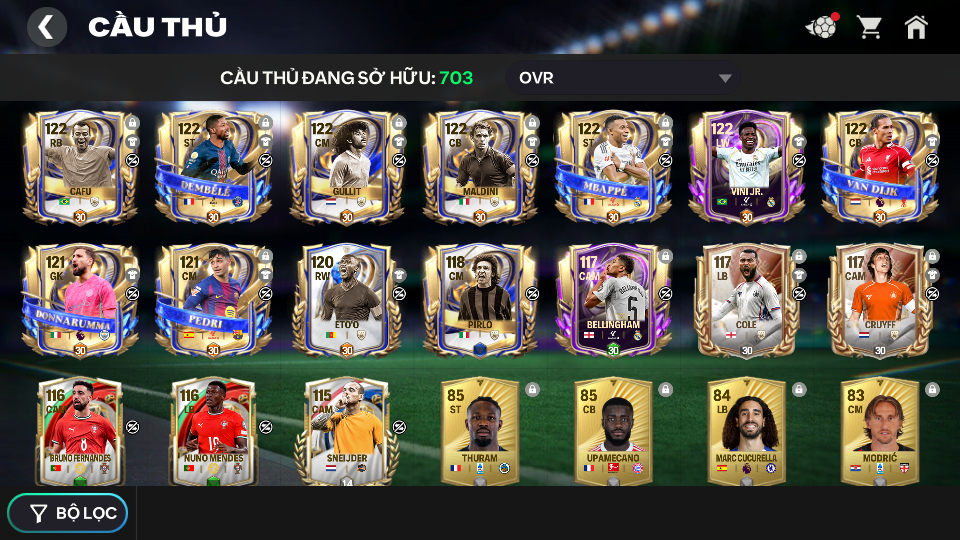
Task: Return to the home screen
Action: coord(916,27)
